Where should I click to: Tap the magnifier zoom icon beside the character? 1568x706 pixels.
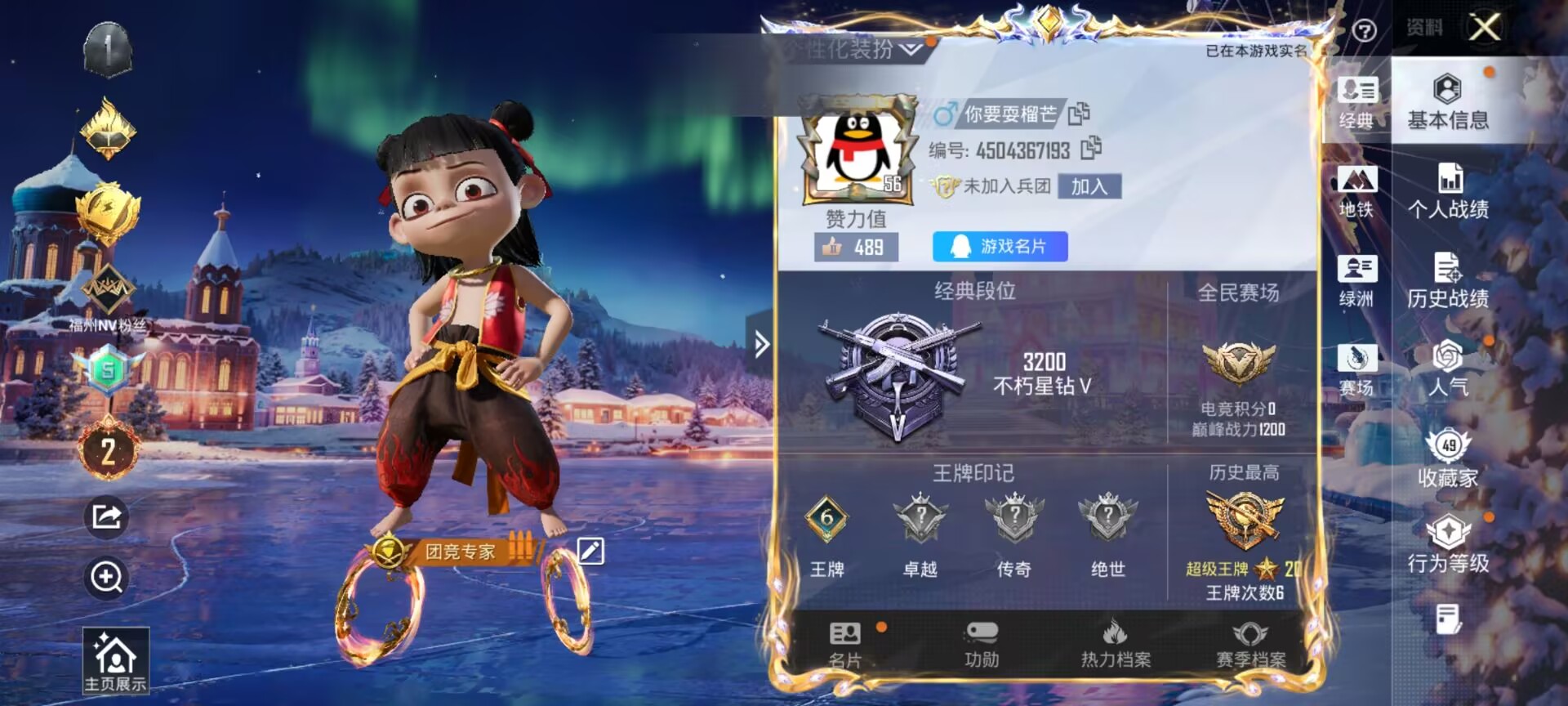coord(107,578)
